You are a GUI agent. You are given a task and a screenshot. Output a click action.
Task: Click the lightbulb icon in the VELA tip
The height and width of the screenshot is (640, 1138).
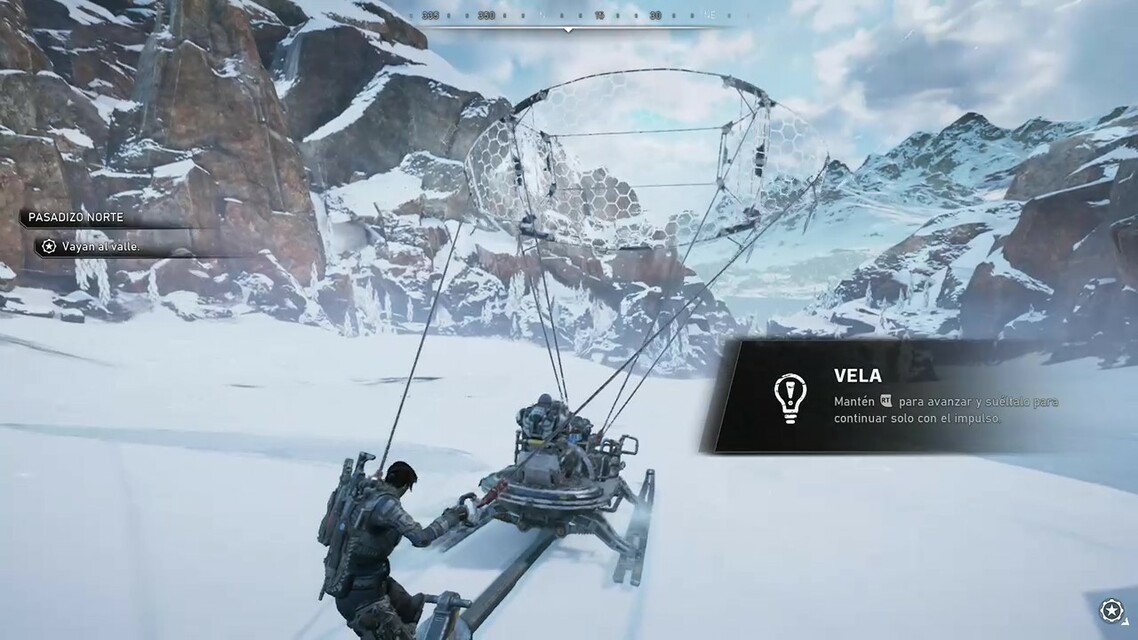pos(790,396)
